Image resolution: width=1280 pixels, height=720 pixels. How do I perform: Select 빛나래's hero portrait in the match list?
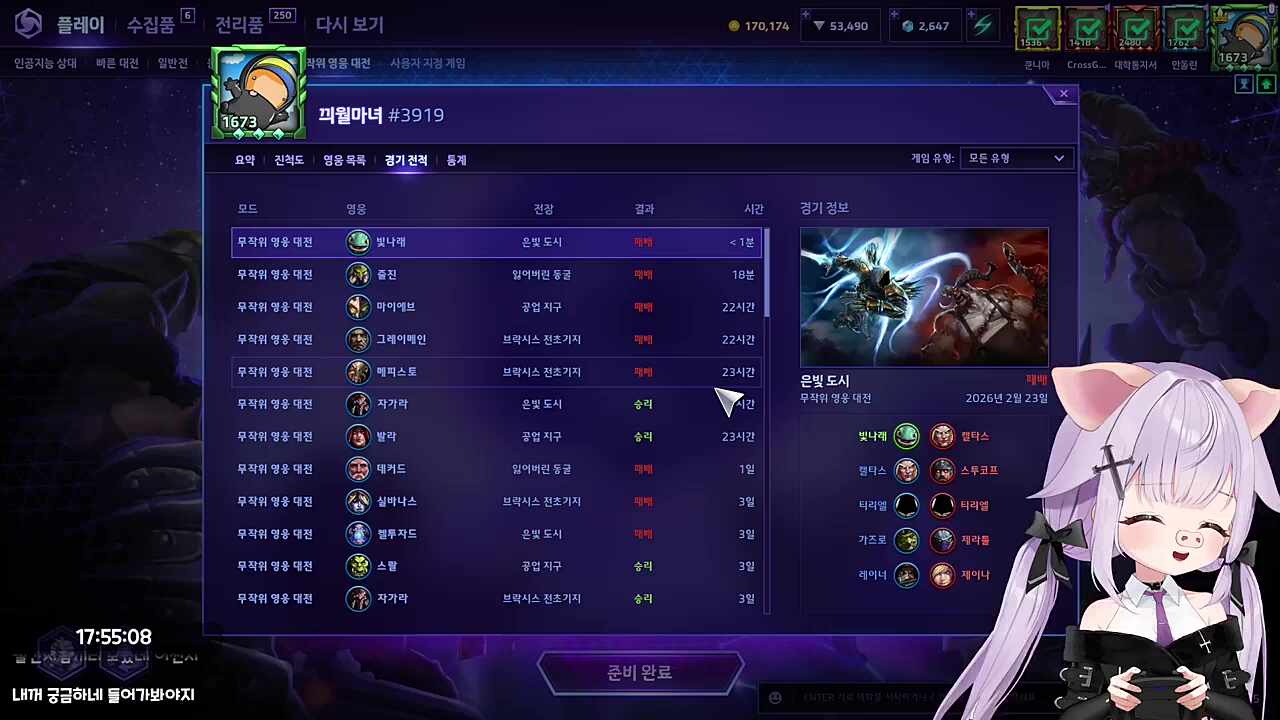click(x=358, y=241)
